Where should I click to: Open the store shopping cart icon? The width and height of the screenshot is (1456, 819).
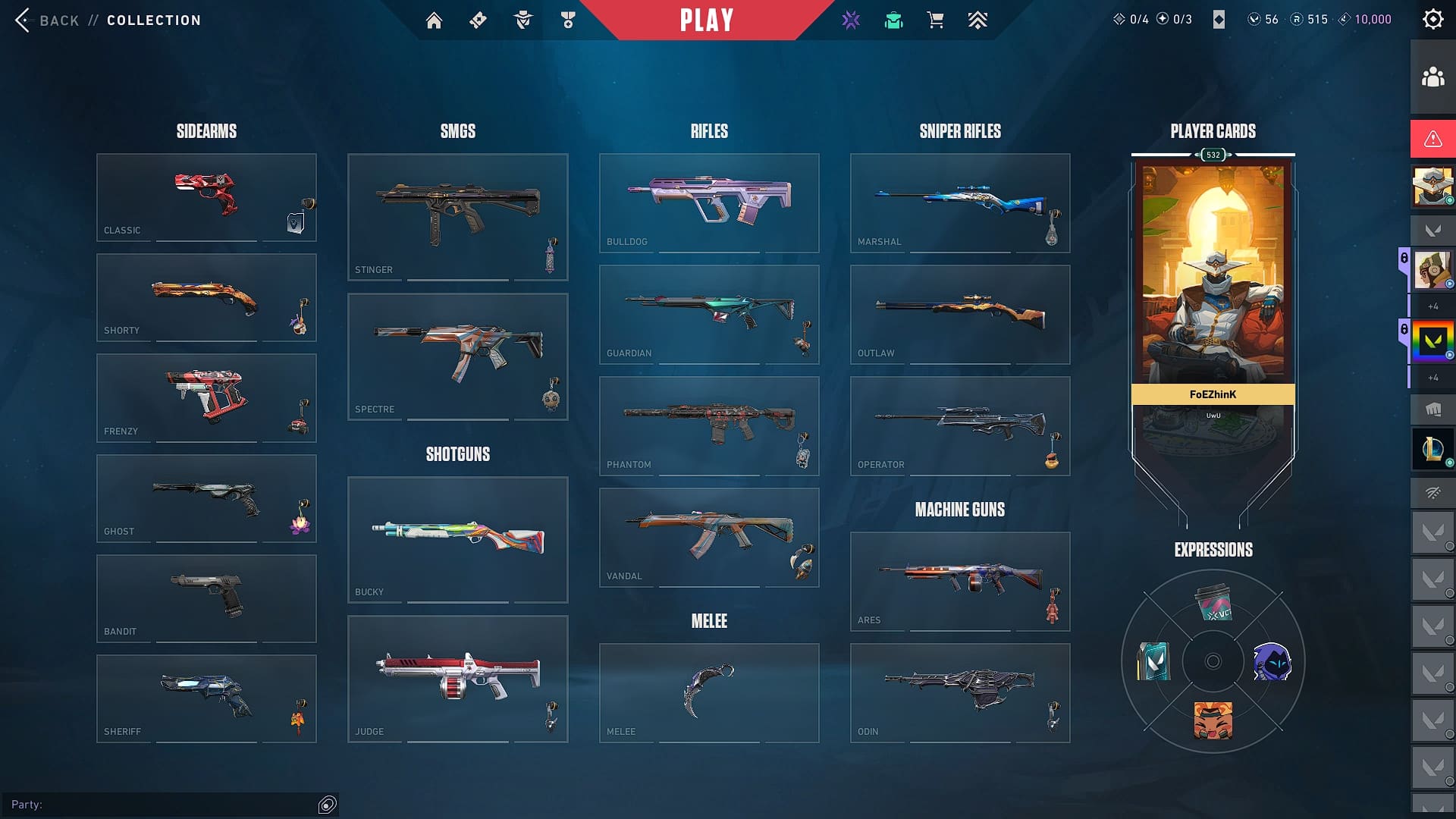click(935, 20)
